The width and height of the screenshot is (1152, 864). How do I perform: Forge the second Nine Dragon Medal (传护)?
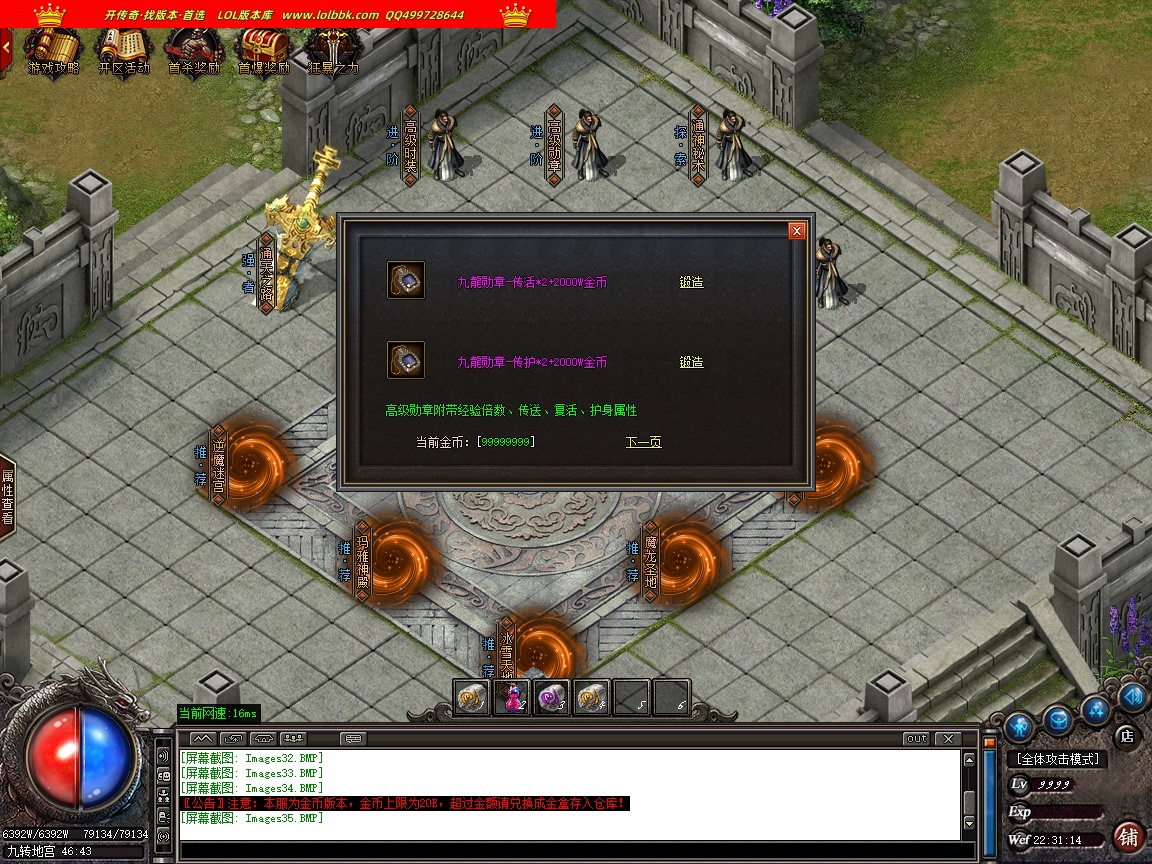pos(691,362)
